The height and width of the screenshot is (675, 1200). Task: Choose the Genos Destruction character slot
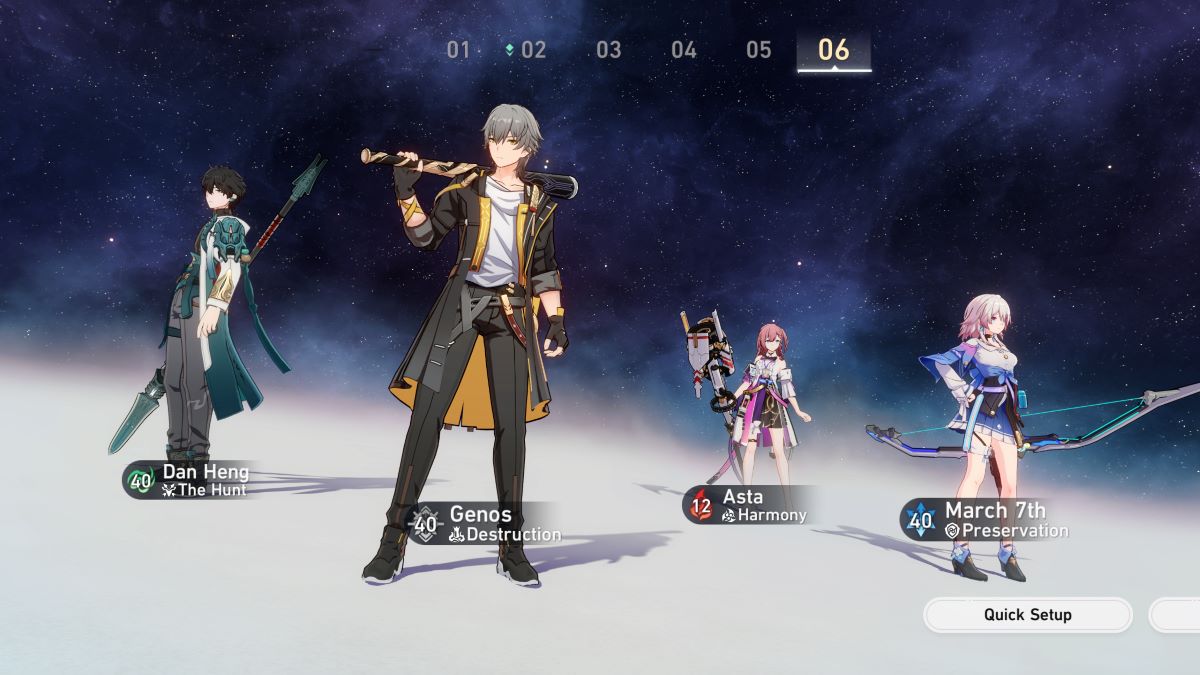point(485,523)
